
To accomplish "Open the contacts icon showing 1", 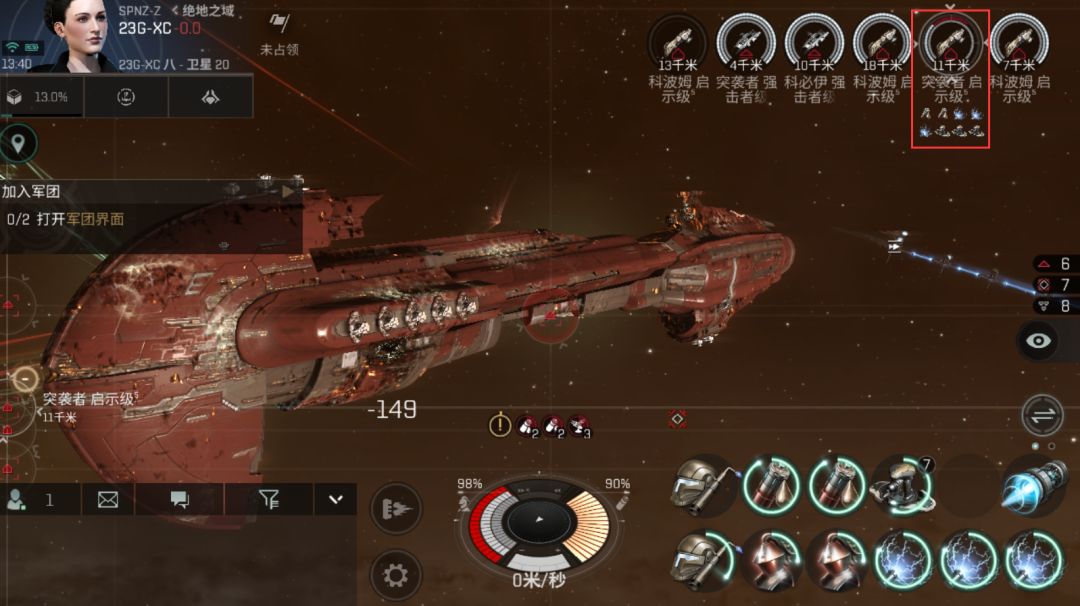I will [x=31, y=500].
